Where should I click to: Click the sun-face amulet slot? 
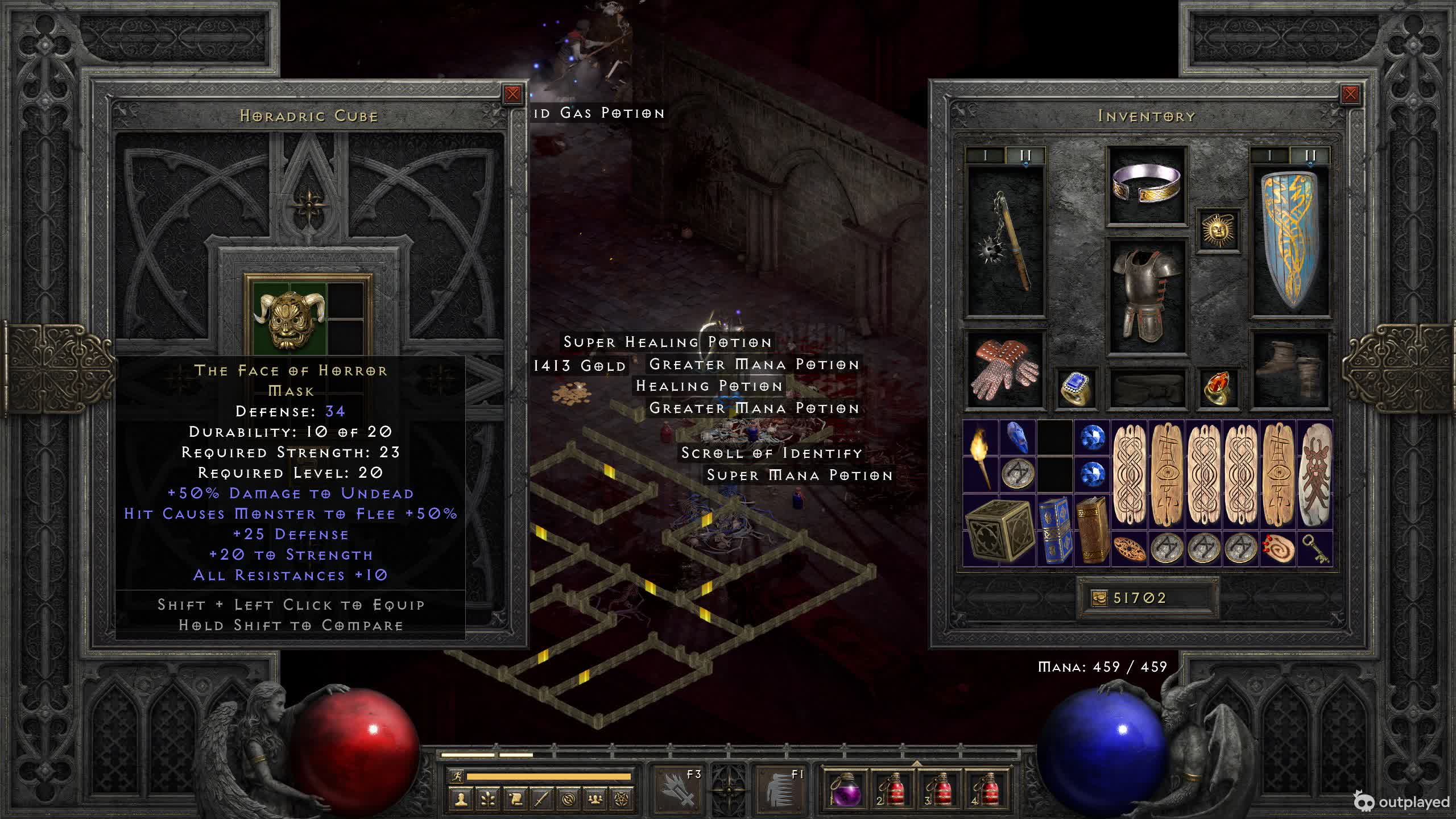(x=1218, y=230)
